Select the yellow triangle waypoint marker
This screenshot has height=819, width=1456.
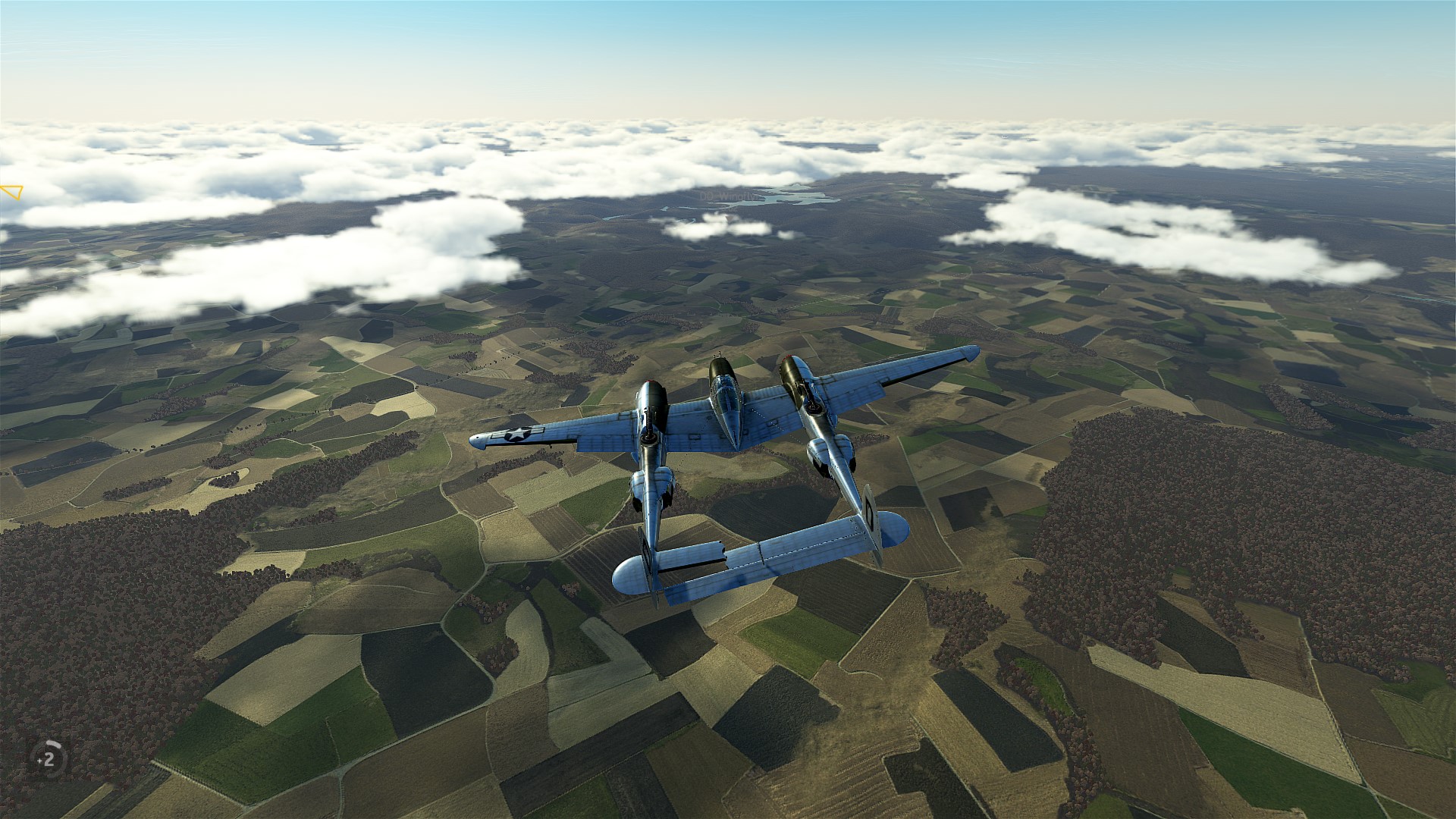(x=12, y=192)
